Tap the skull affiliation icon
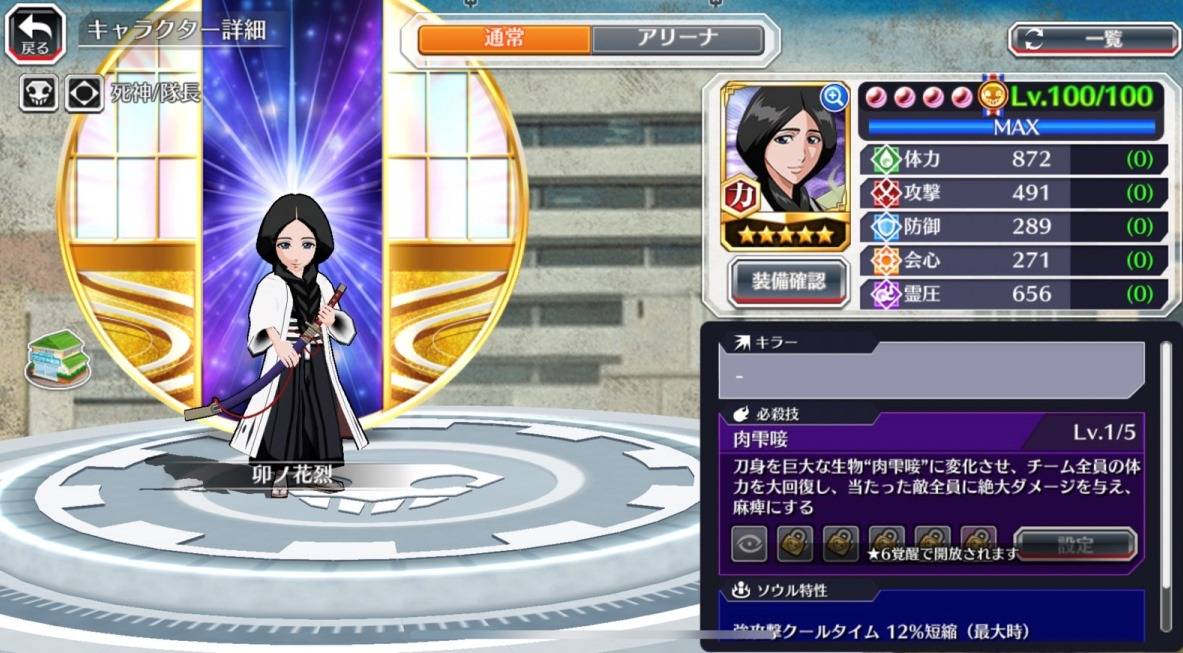This screenshot has width=1183, height=653. (39, 94)
